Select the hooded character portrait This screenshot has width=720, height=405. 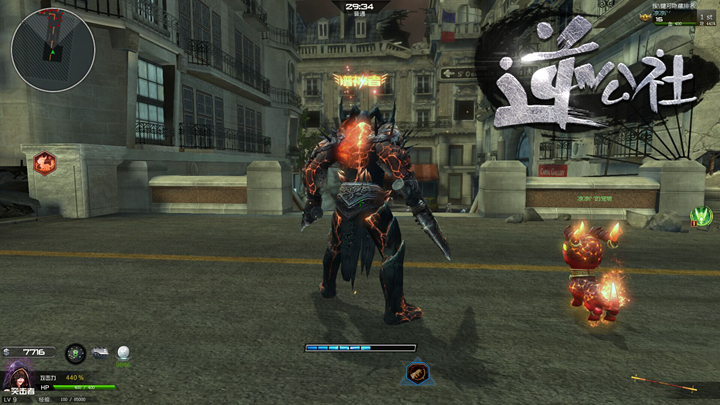(18, 378)
